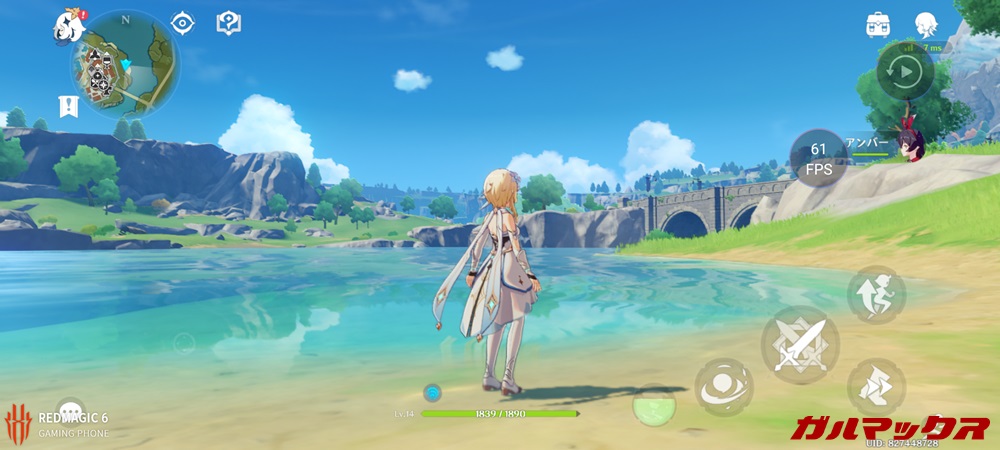Tap the 61 FPS overlay bubble
The width and height of the screenshot is (1000, 450).
point(818,157)
